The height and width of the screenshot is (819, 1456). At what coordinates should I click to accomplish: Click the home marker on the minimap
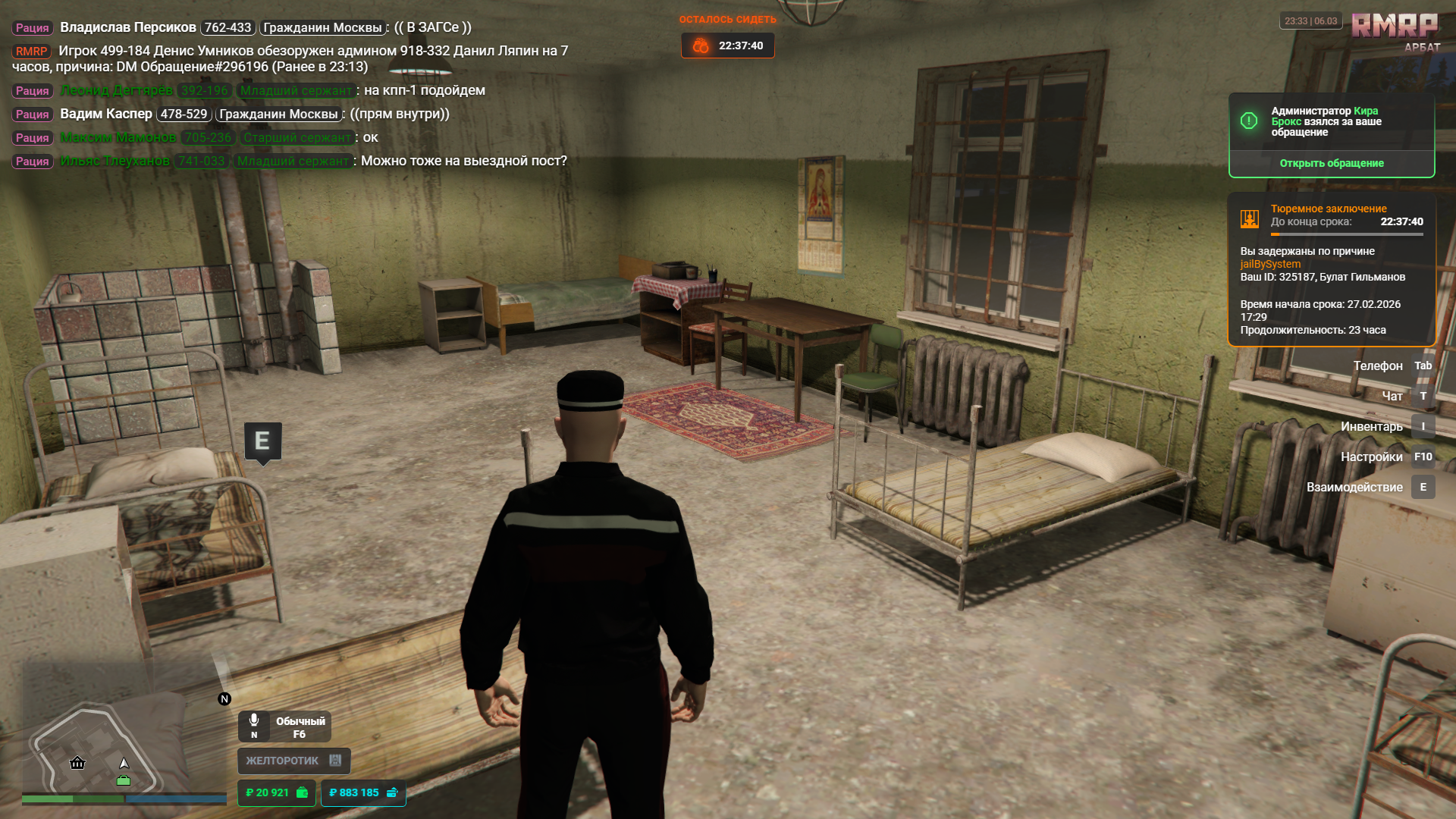tap(77, 763)
